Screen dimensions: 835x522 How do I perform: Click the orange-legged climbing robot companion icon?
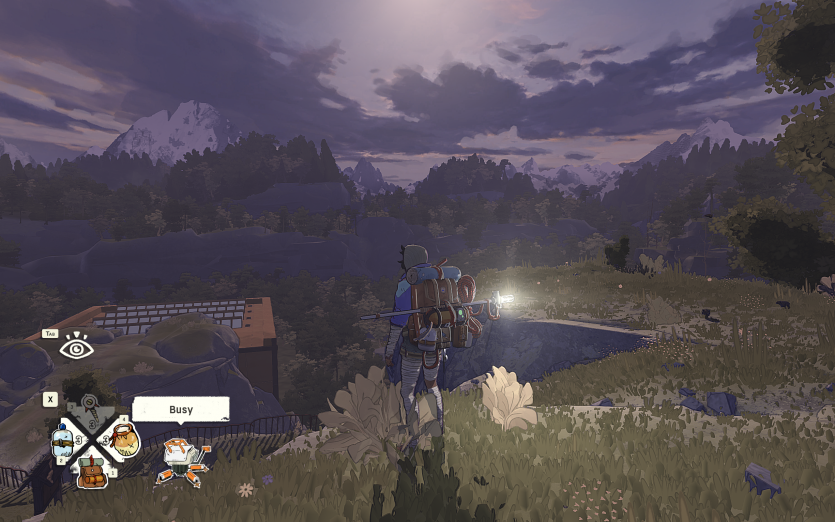click(181, 459)
